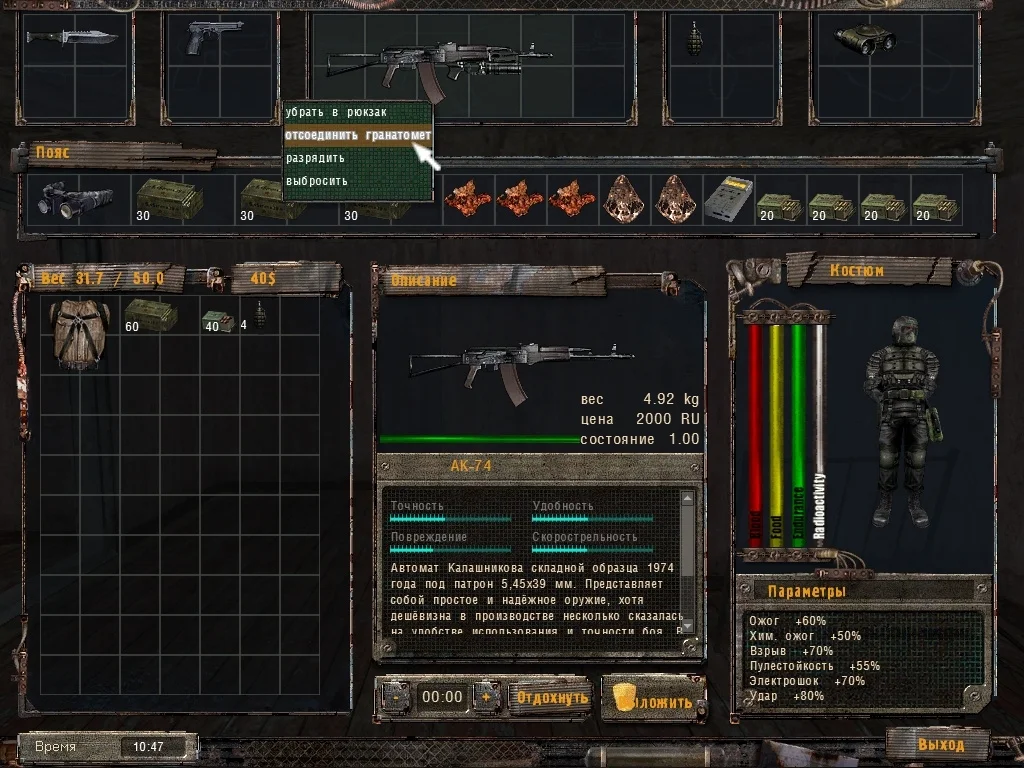Click the 'Сложить' button
The width and height of the screenshot is (1024, 768).
tap(653, 699)
